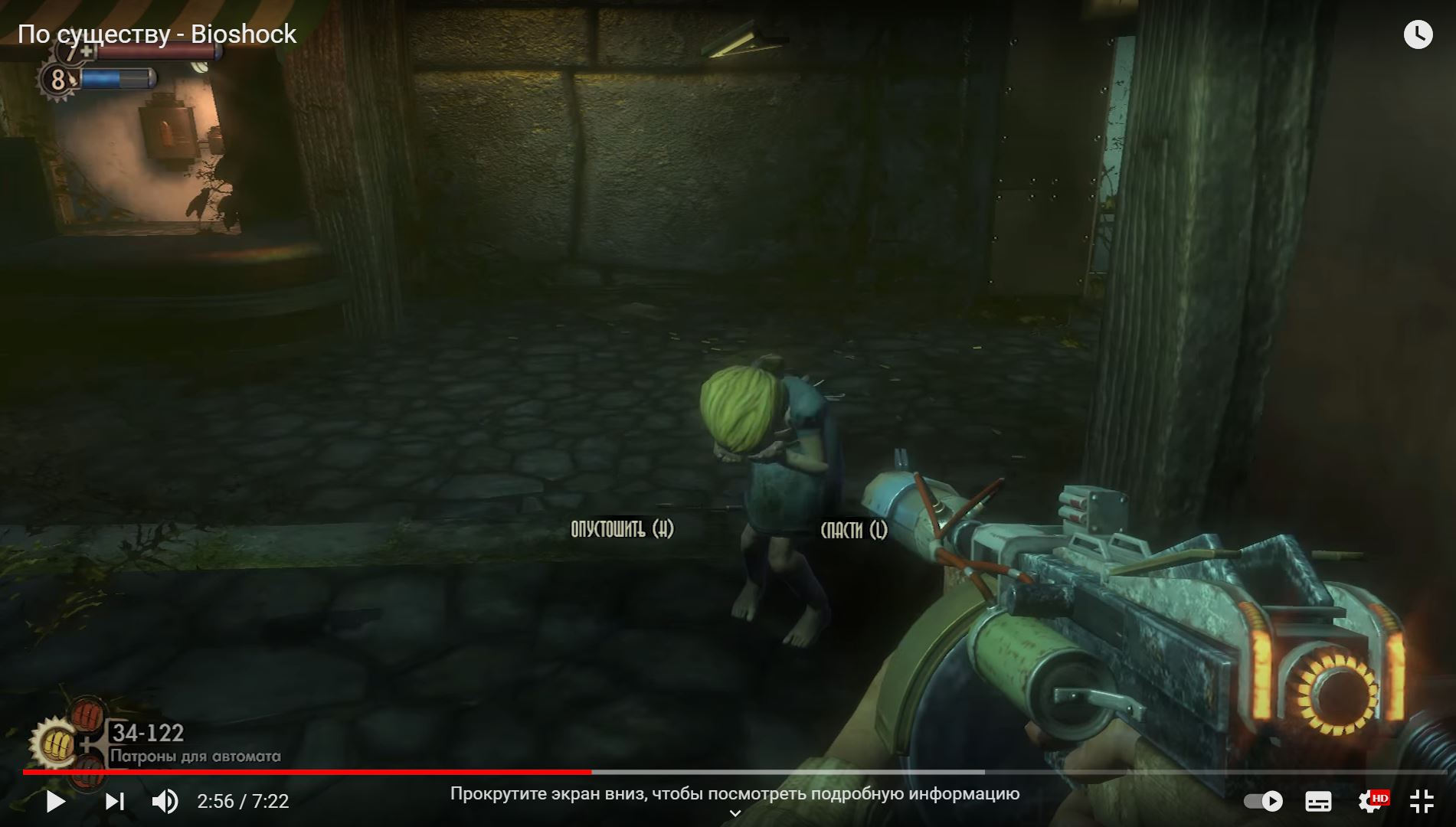The width and height of the screenshot is (1456, 827).
Task: Open the video player settings gear
Action: [1370, 801]
